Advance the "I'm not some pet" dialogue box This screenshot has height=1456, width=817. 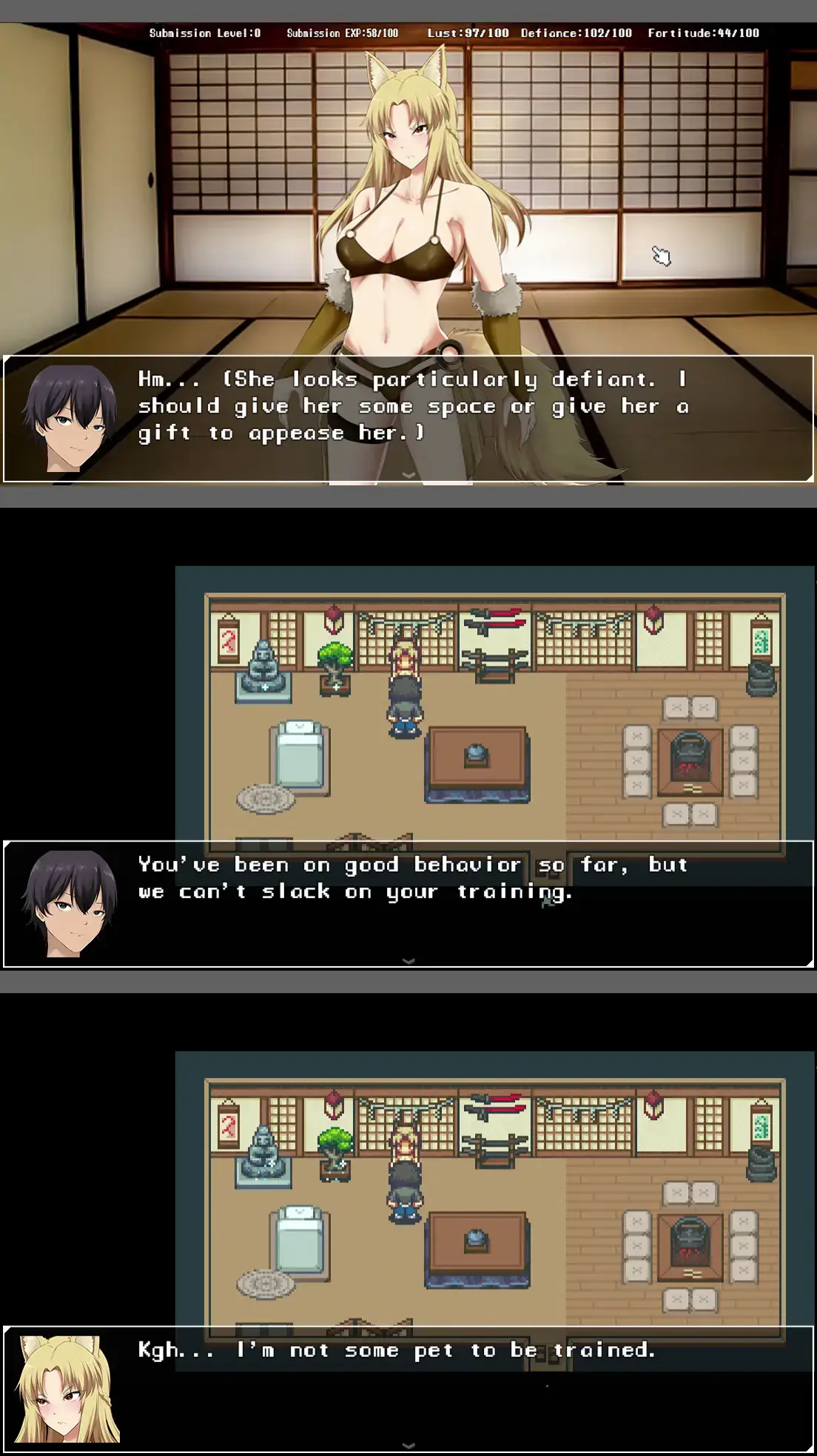pos(408,1445)
